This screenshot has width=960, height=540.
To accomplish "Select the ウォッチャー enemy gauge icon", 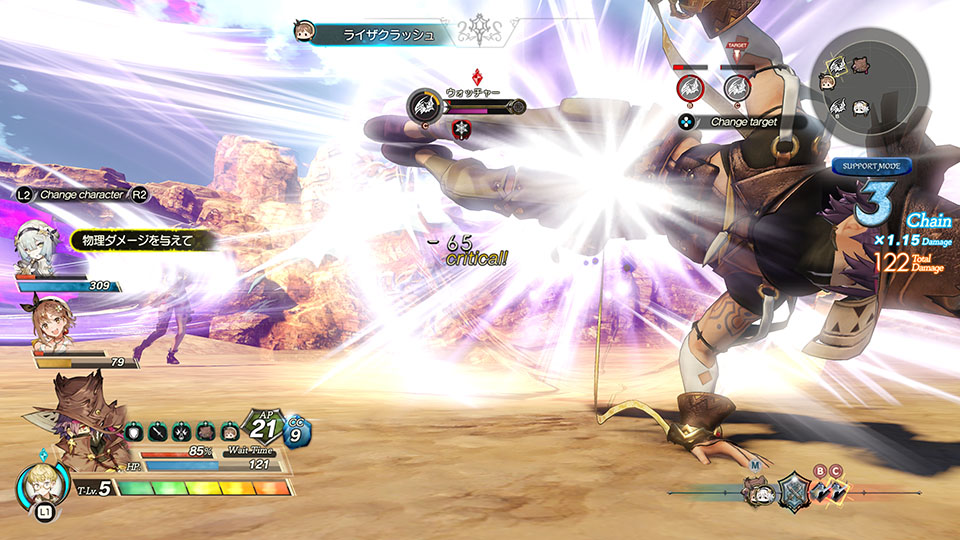I will 422,104.
